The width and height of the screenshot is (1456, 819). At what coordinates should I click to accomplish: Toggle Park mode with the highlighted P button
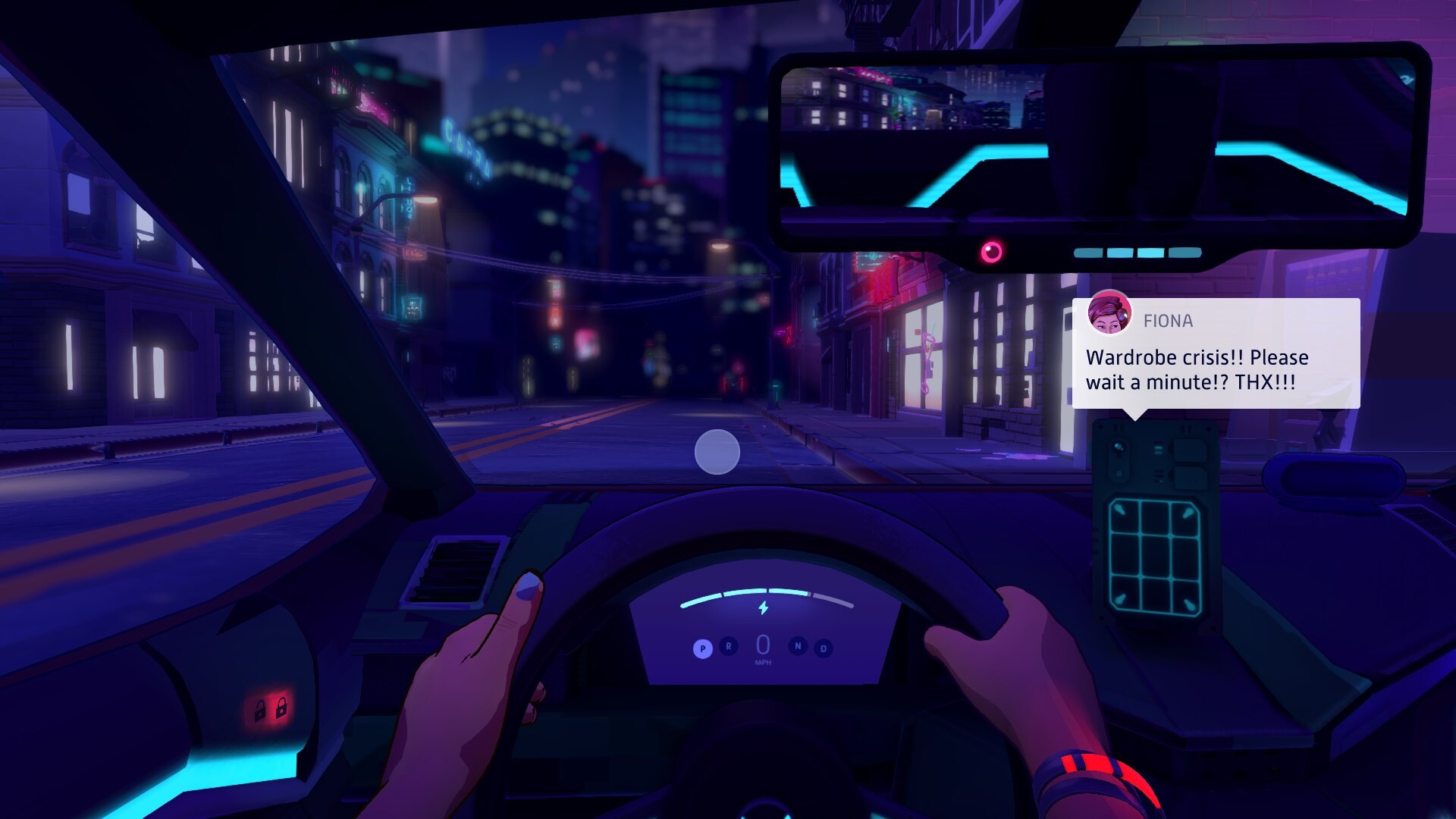(703, 647)
